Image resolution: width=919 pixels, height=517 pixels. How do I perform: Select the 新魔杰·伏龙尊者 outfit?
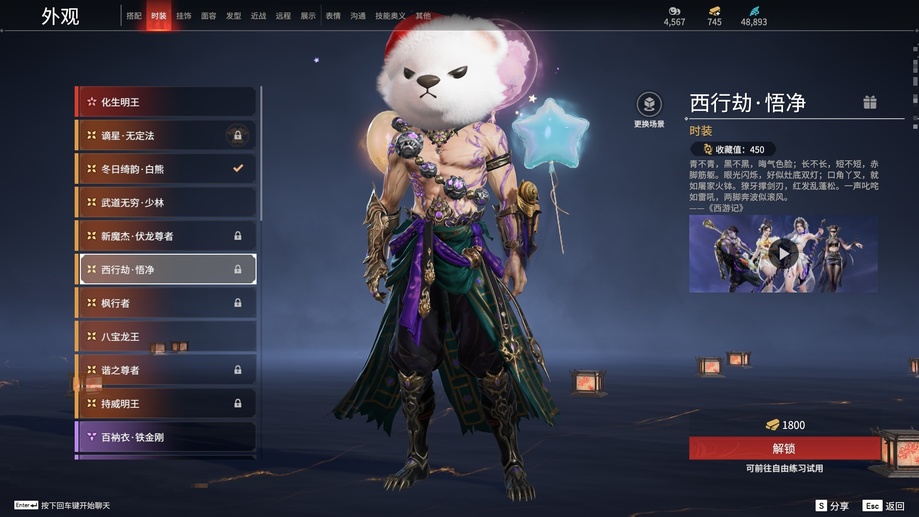click(166, 236)
